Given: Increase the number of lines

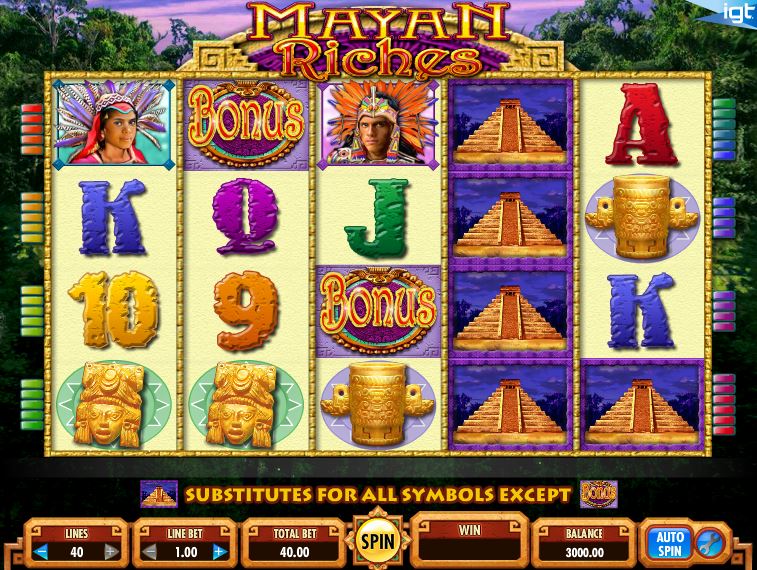Looking at the screenshot, I should 111,551.
